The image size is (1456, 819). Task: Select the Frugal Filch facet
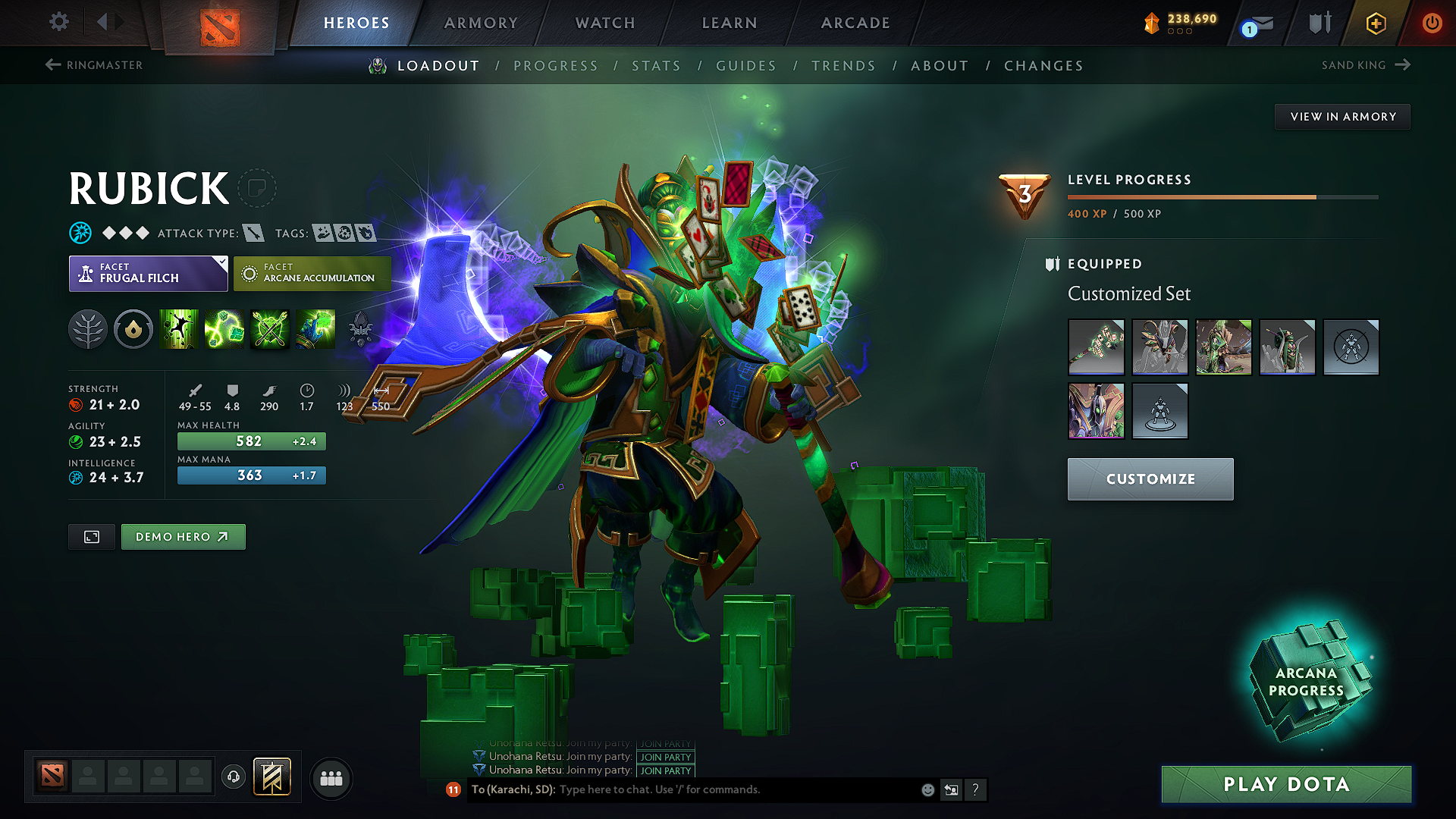pos(148,273)
